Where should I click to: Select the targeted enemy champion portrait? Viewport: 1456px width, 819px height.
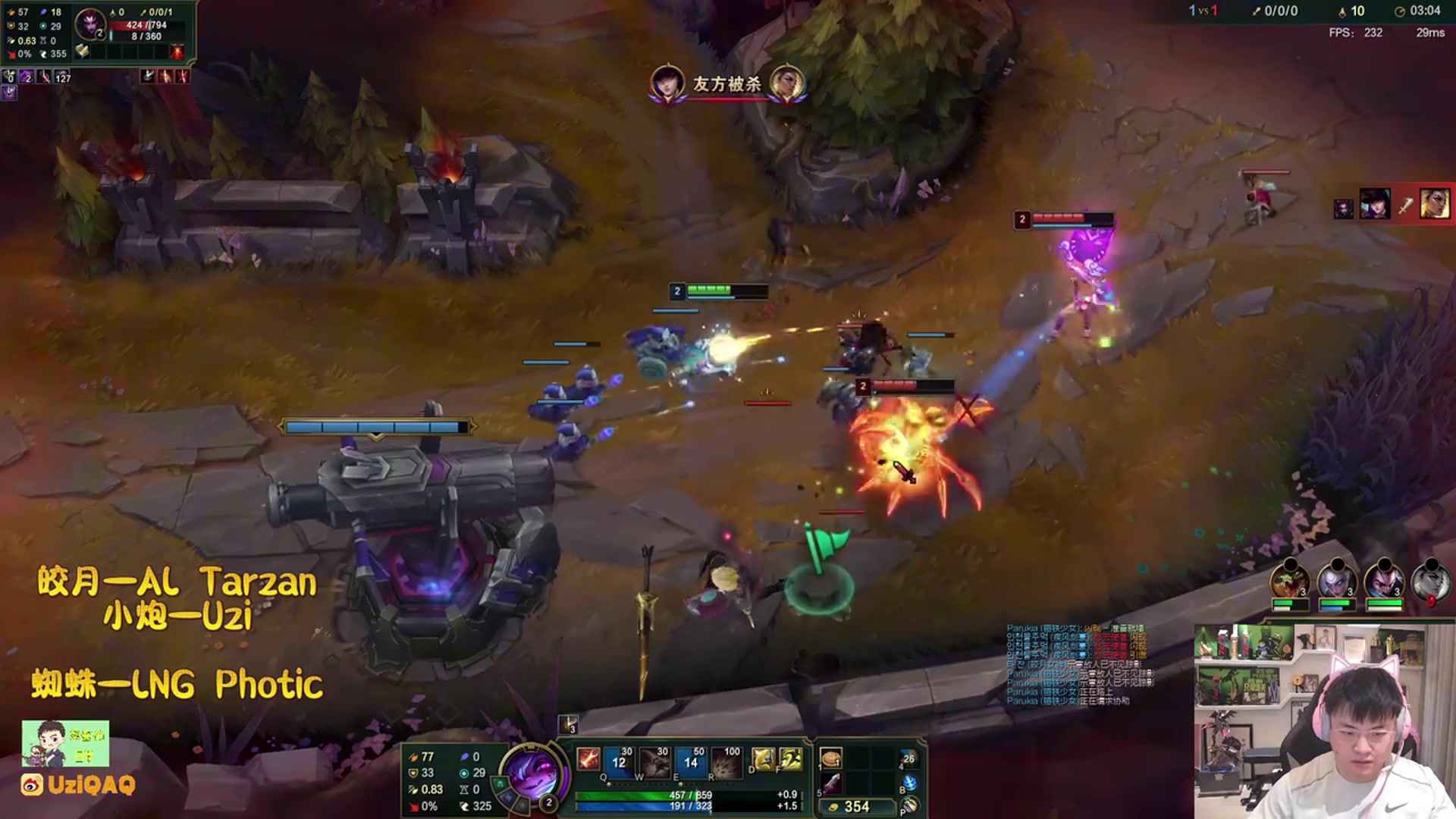click(x=90, y=24)
